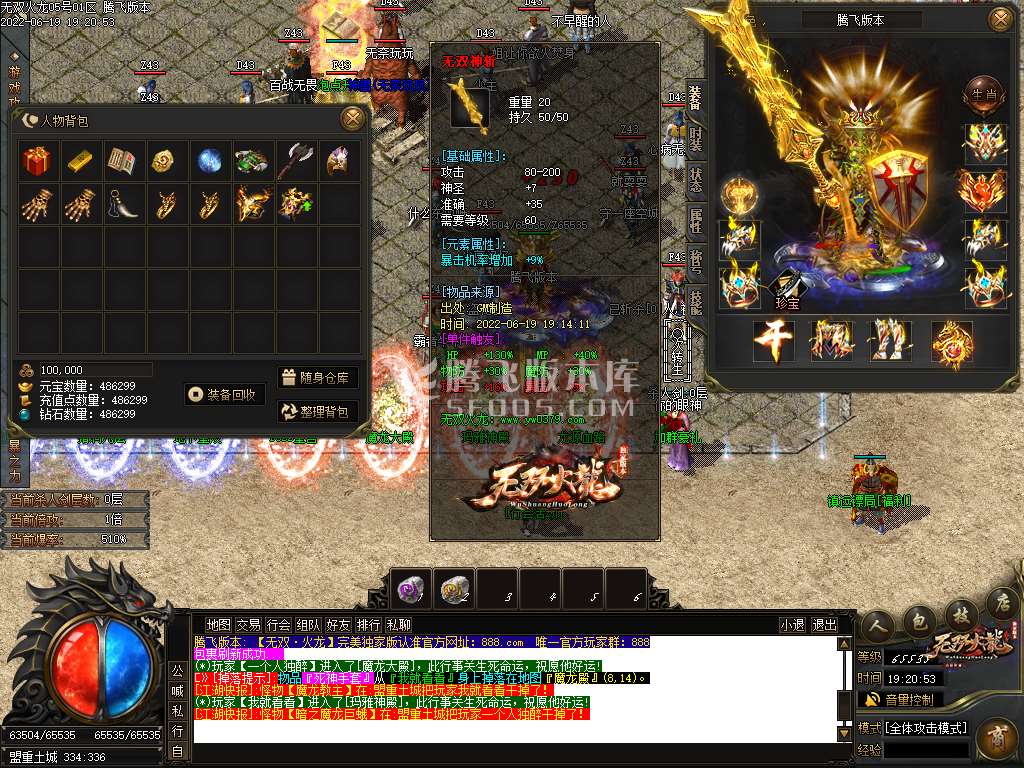Image resolution: width=1024 pixels, height=768 pixels.
Task: Open the 地图 map from chat bar
Action: click(218, 625)
